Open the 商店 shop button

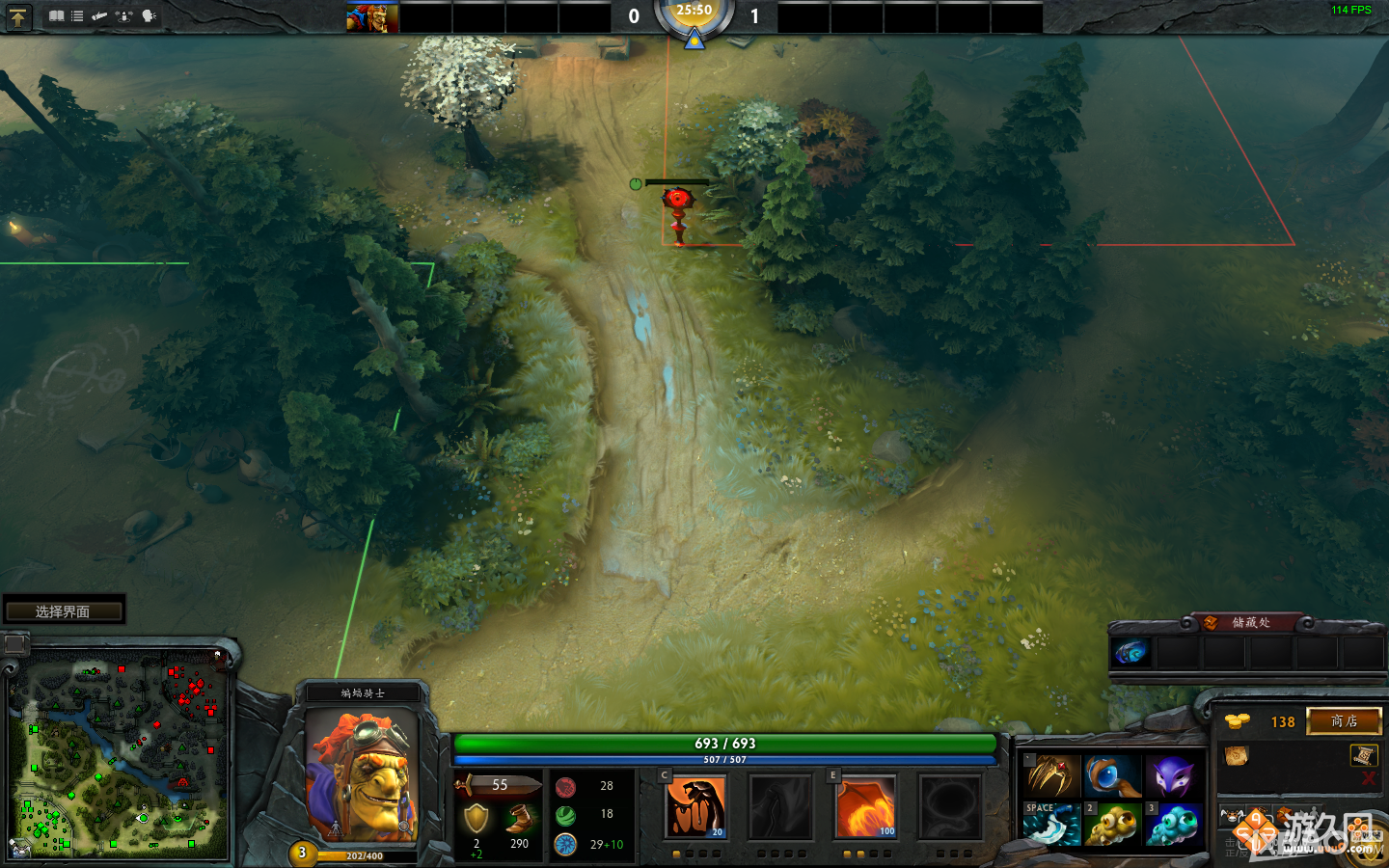point(1344,721)
